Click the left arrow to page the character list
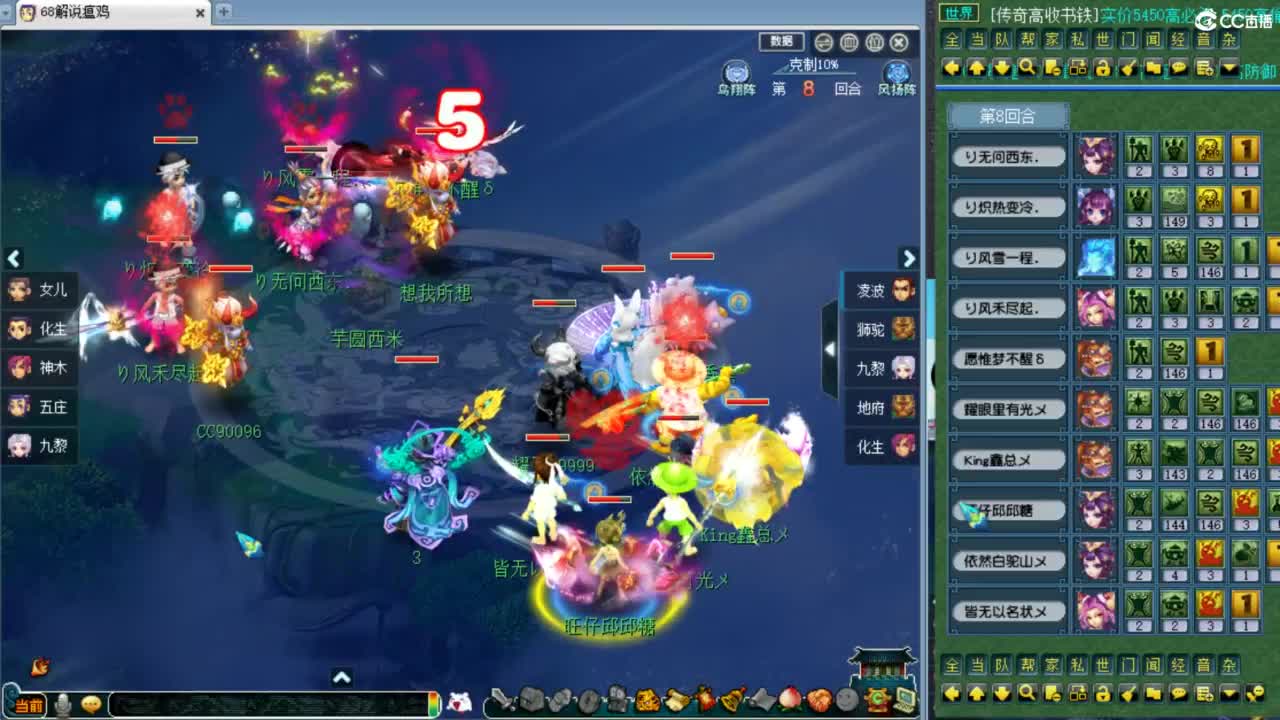 tap(14, 258)
